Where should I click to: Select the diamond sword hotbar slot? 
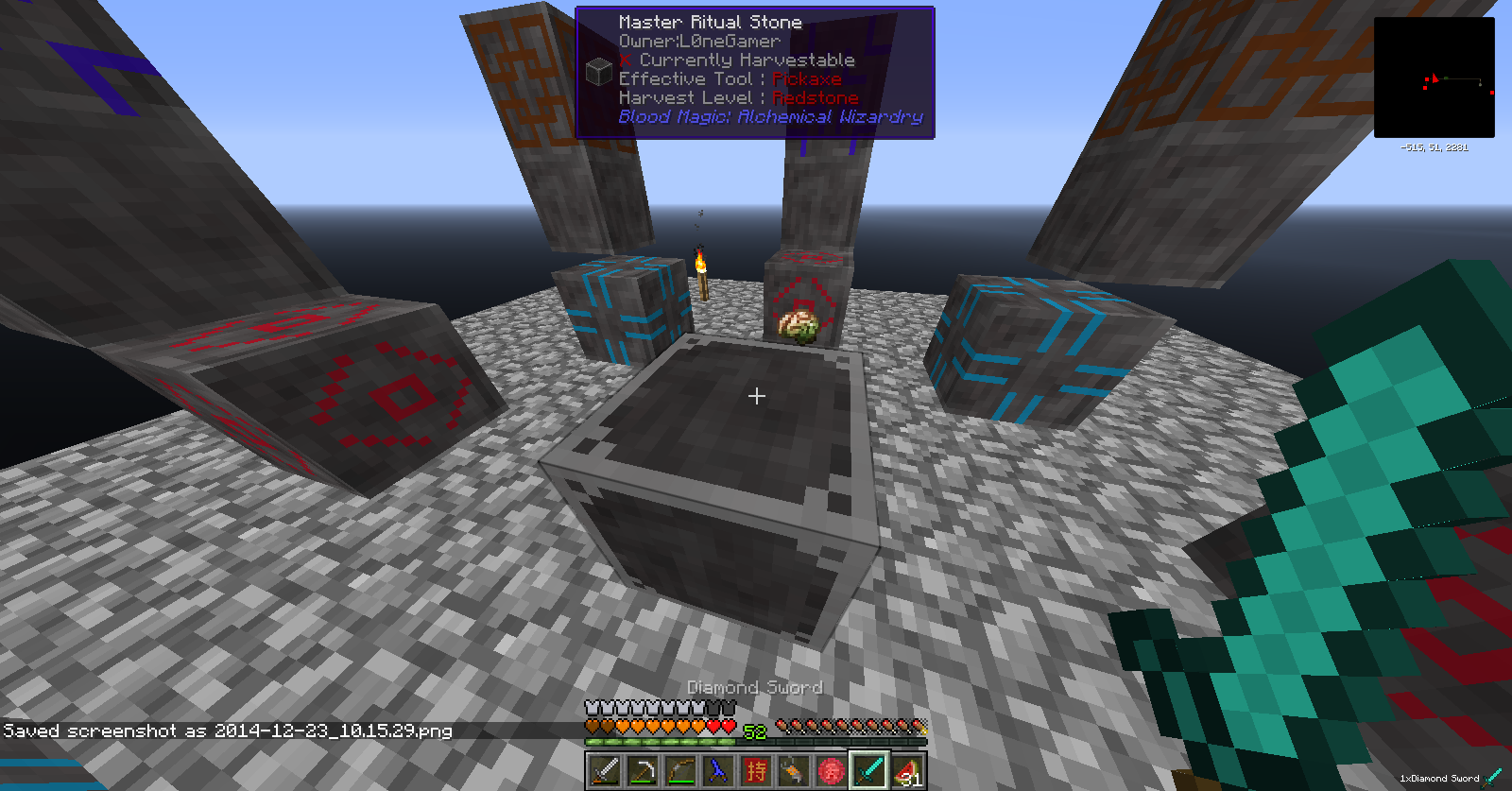[869, 771]
